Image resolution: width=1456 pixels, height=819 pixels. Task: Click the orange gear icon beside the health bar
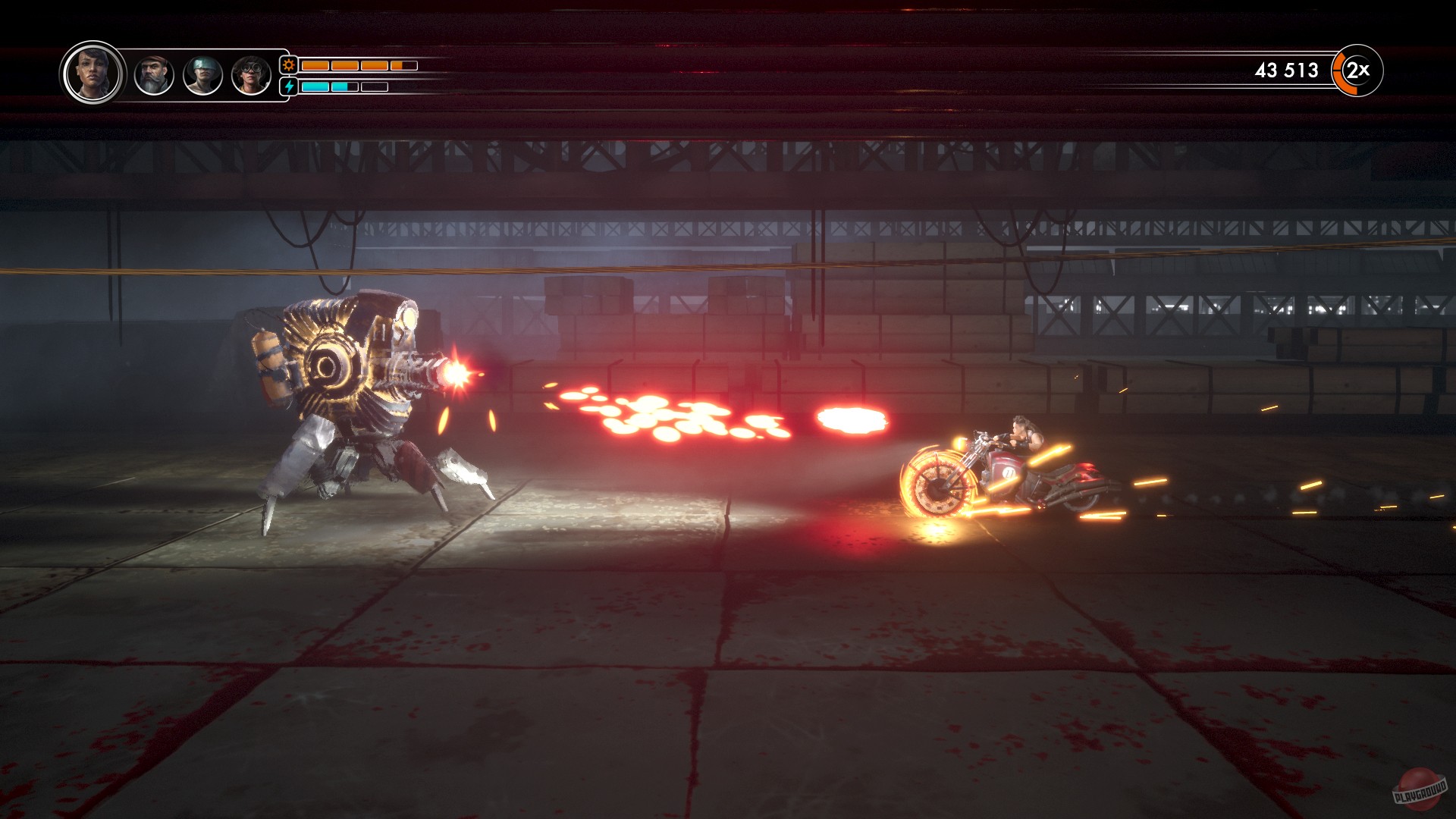pos(289,64)
